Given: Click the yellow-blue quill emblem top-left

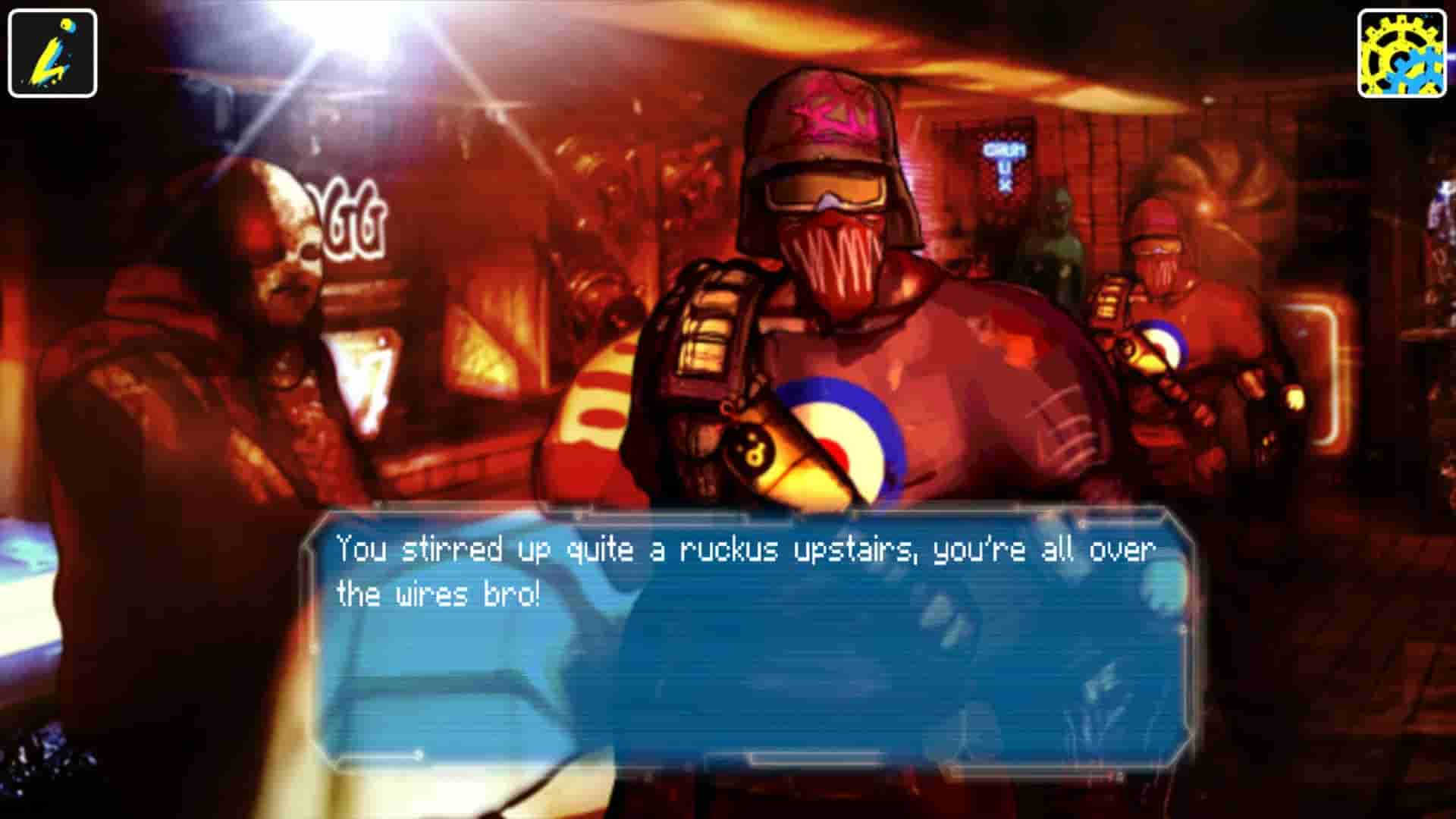Looking at the screenshot, I should 51,51.
